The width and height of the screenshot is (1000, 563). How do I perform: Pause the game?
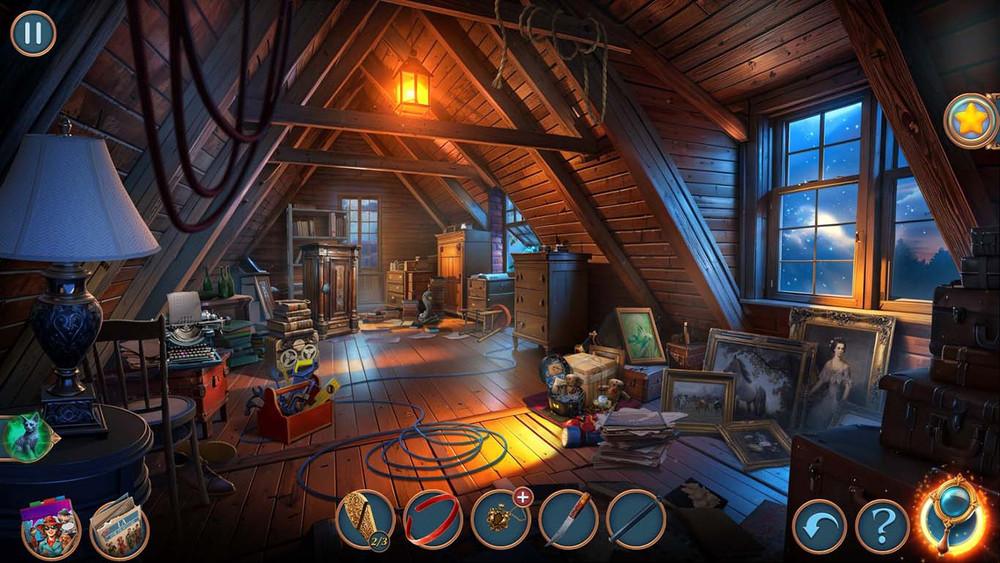click(x=33, y=33)
